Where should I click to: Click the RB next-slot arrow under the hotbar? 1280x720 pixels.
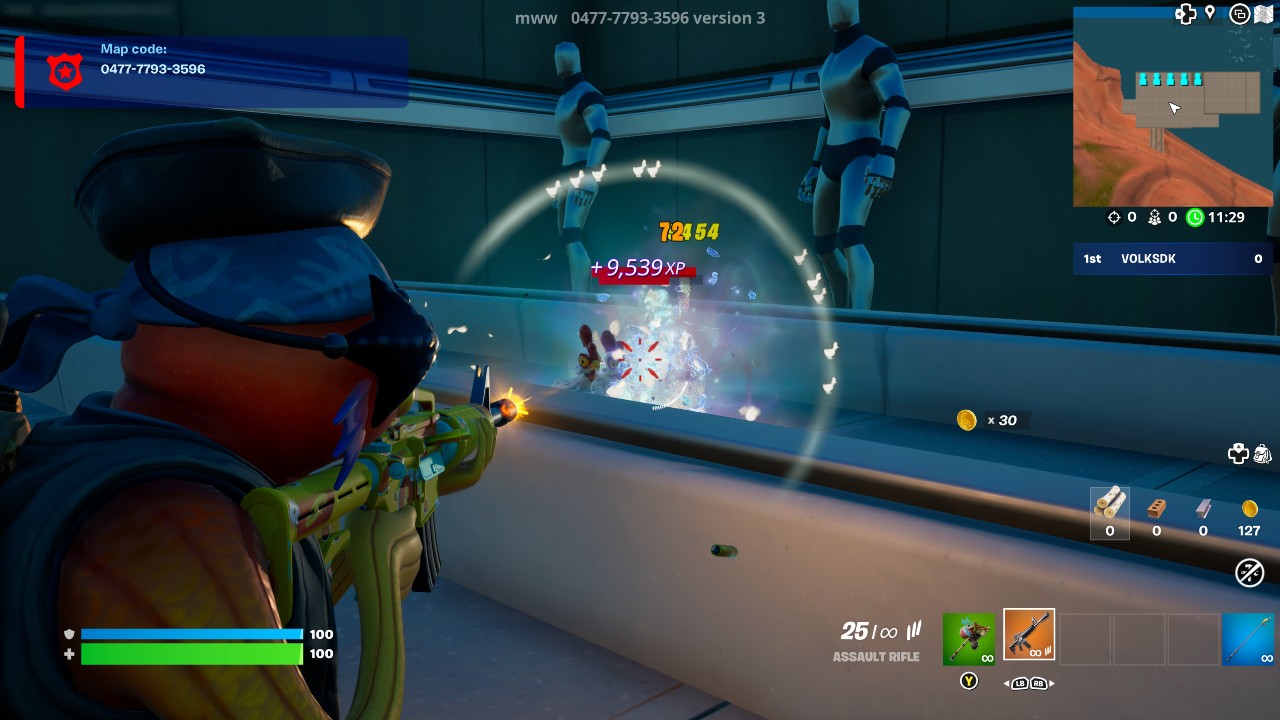click(1037, 682)
